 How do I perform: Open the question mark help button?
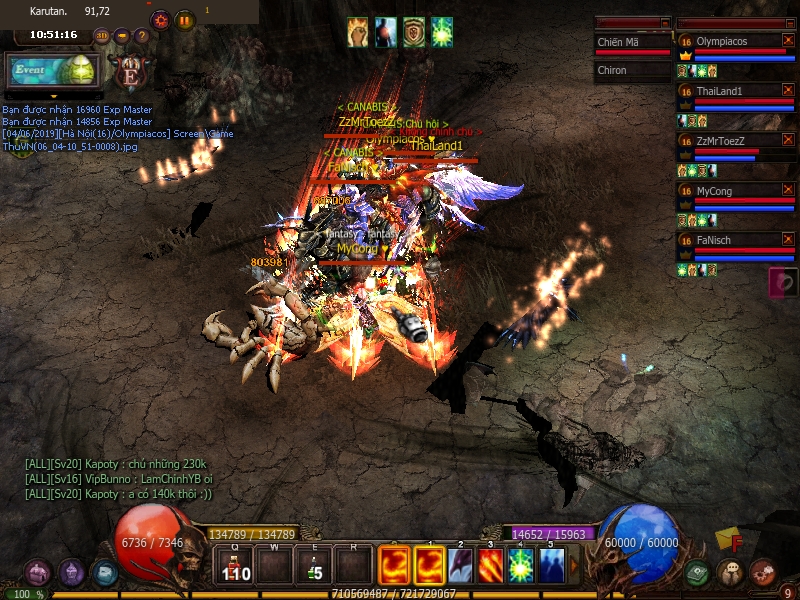click(x=141, y=36)
